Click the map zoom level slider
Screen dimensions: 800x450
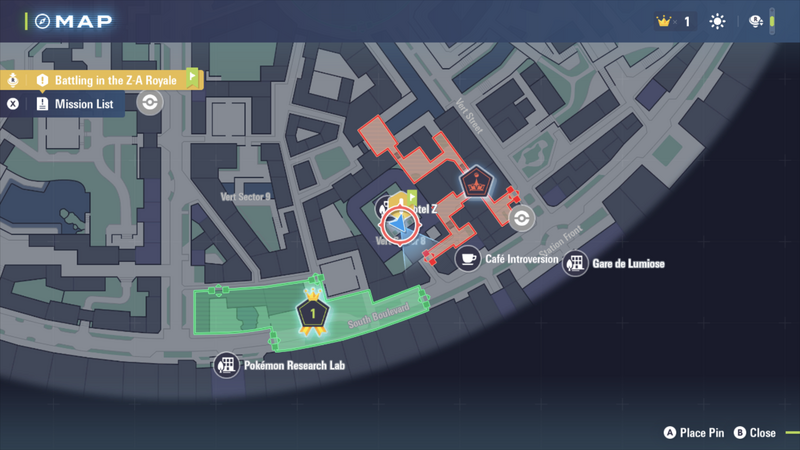pyautogui.click(x=772, y=21)
